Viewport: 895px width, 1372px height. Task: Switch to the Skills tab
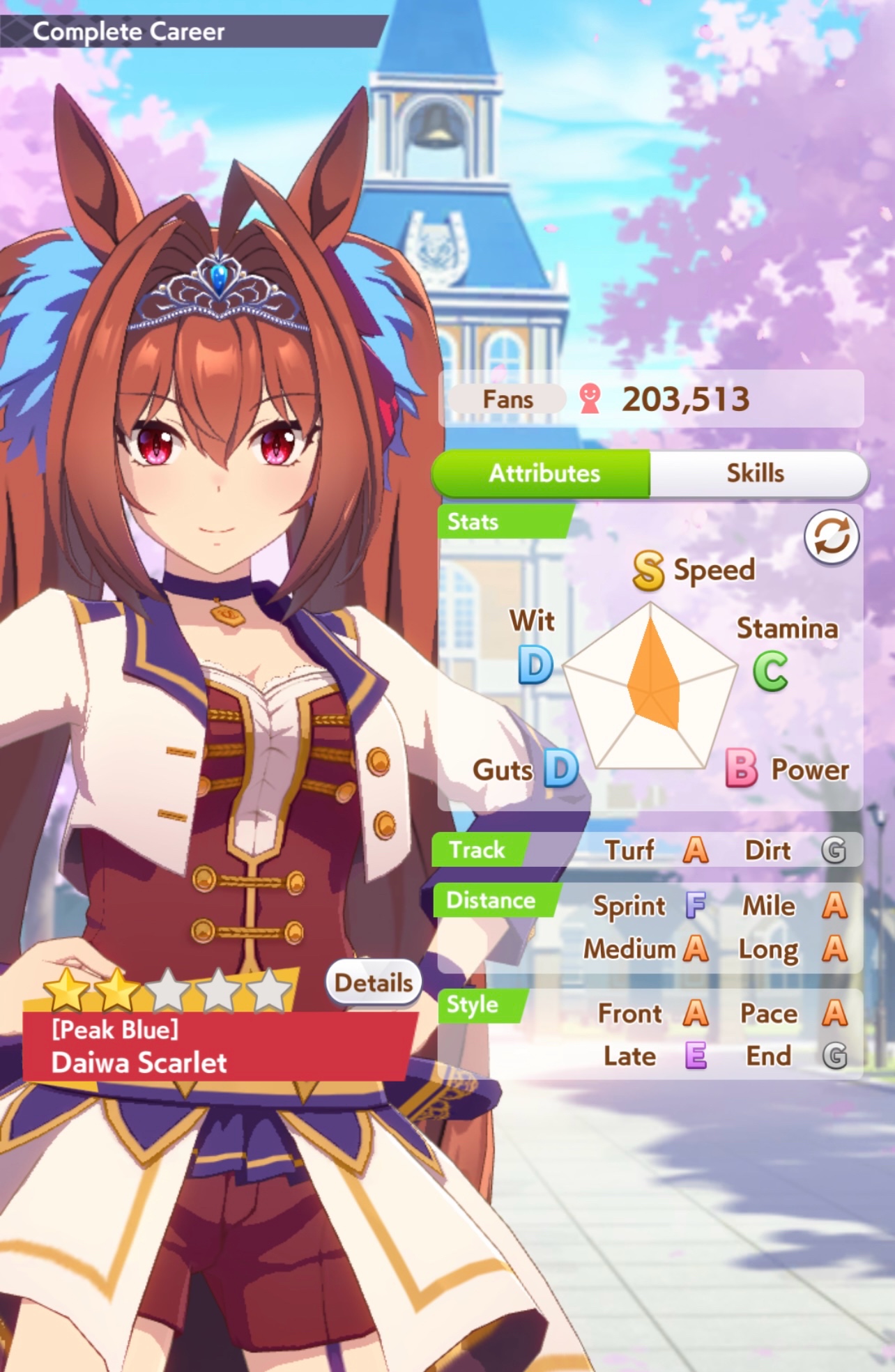[757, 473]
